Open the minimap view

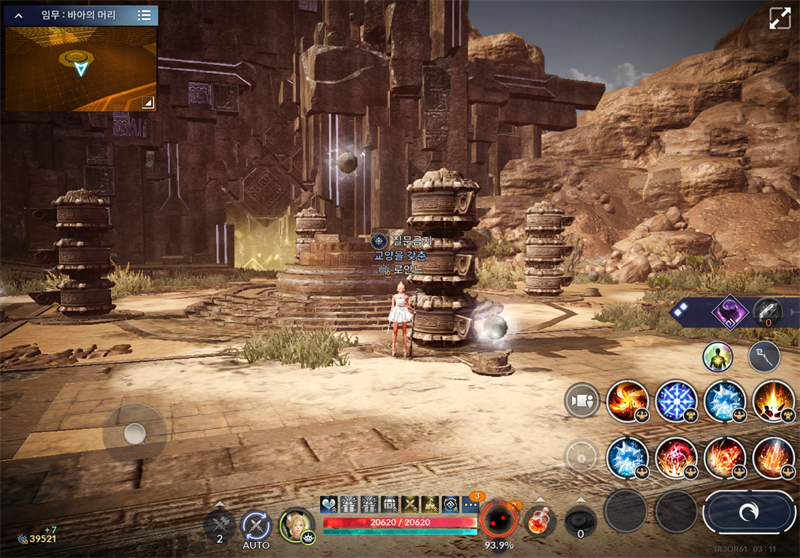(80, 67)
